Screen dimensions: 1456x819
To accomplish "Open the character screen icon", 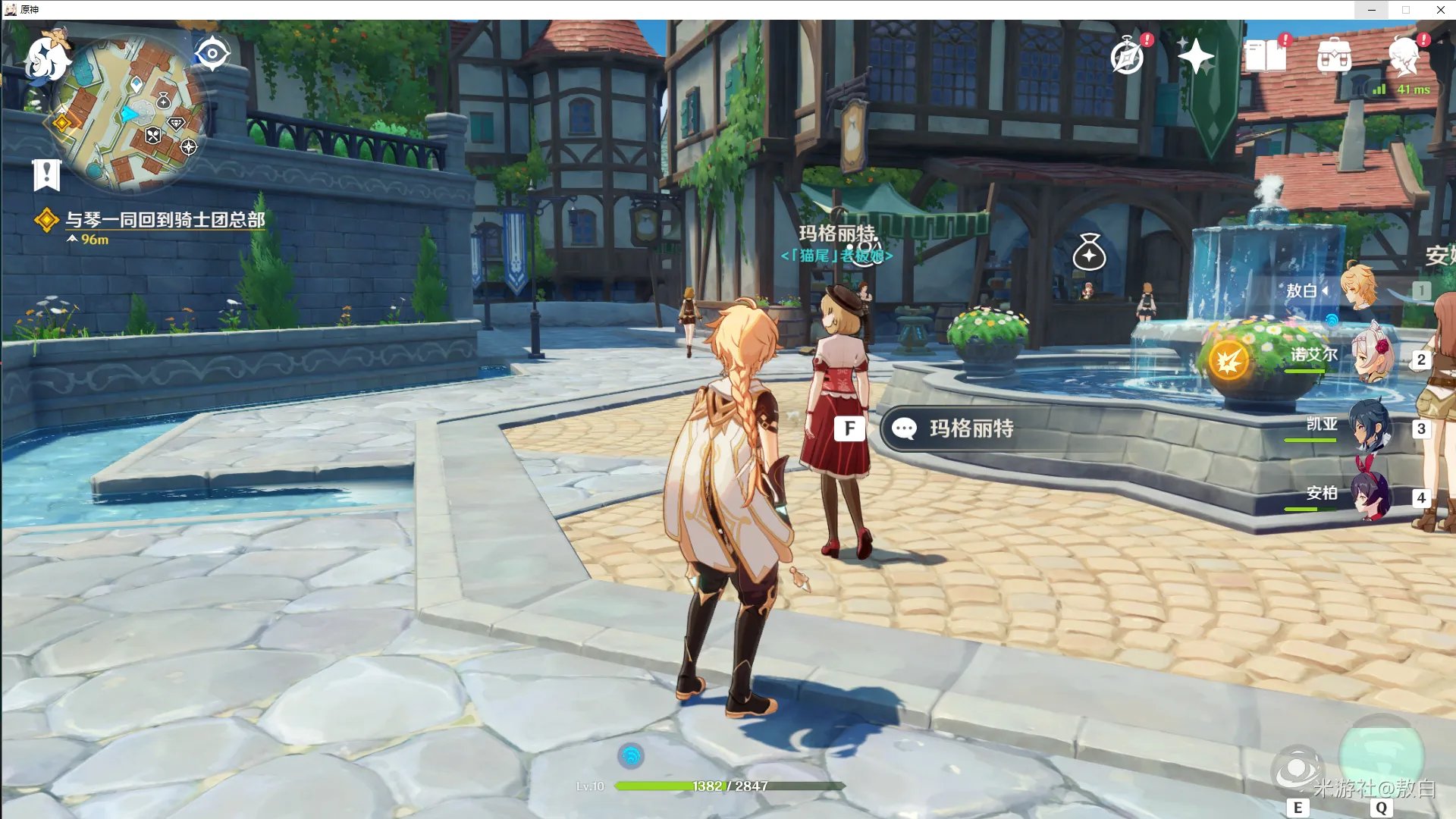I will pyautogui.click(x=1404, y=57).
